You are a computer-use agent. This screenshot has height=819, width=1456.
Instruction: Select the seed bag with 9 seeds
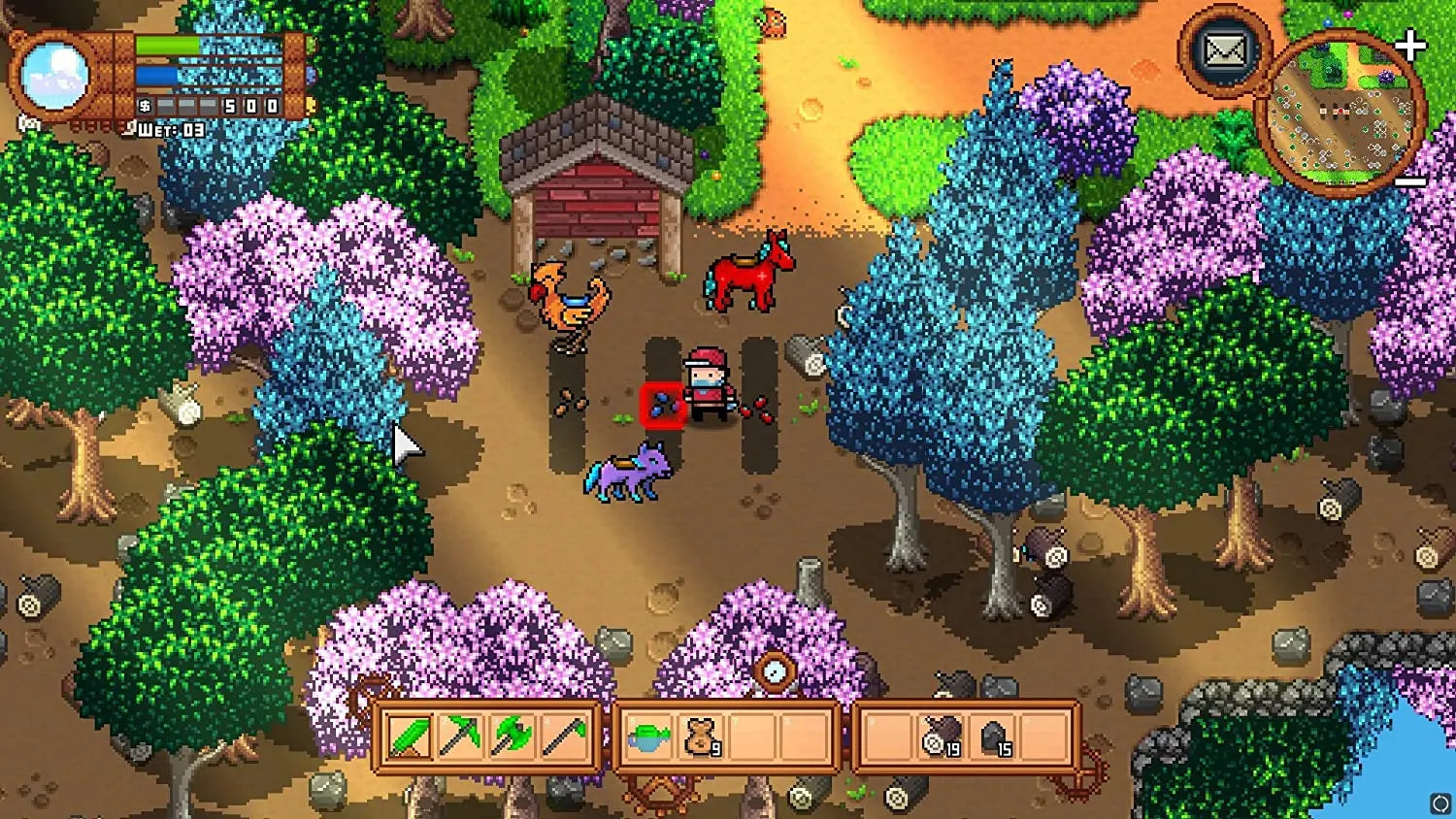[x=699, y=737]
